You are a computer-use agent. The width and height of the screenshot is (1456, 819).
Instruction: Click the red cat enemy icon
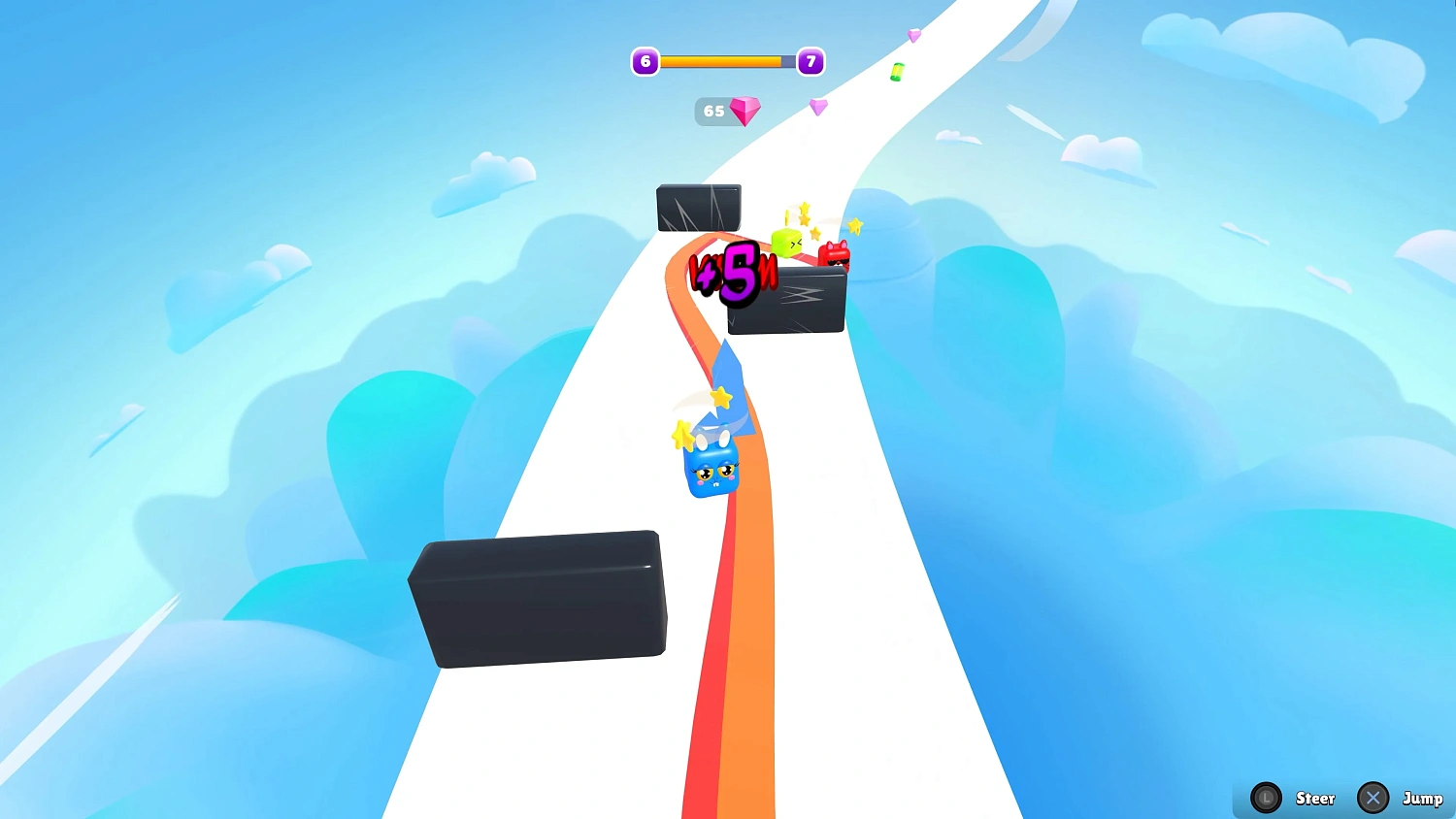835,254
